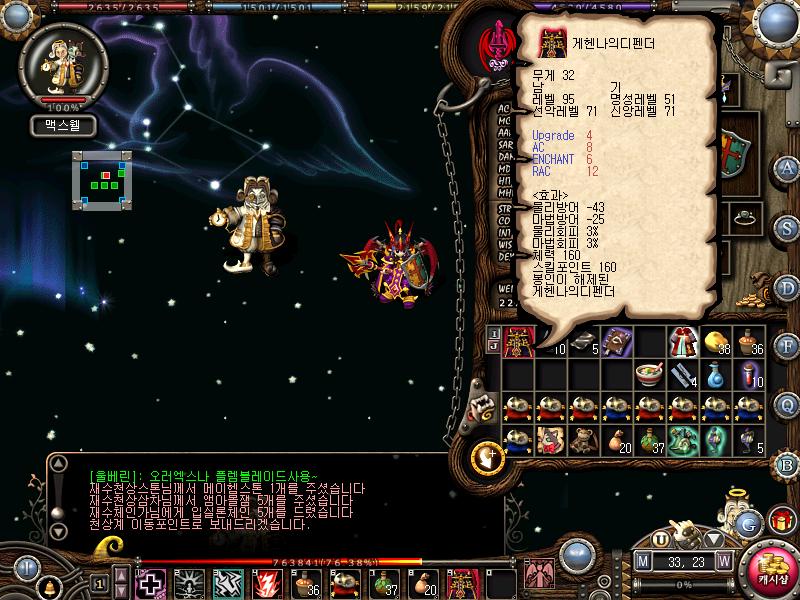Select the purple spellbook in inventory
The image size is (800, 600).
[x=617, y=342]
